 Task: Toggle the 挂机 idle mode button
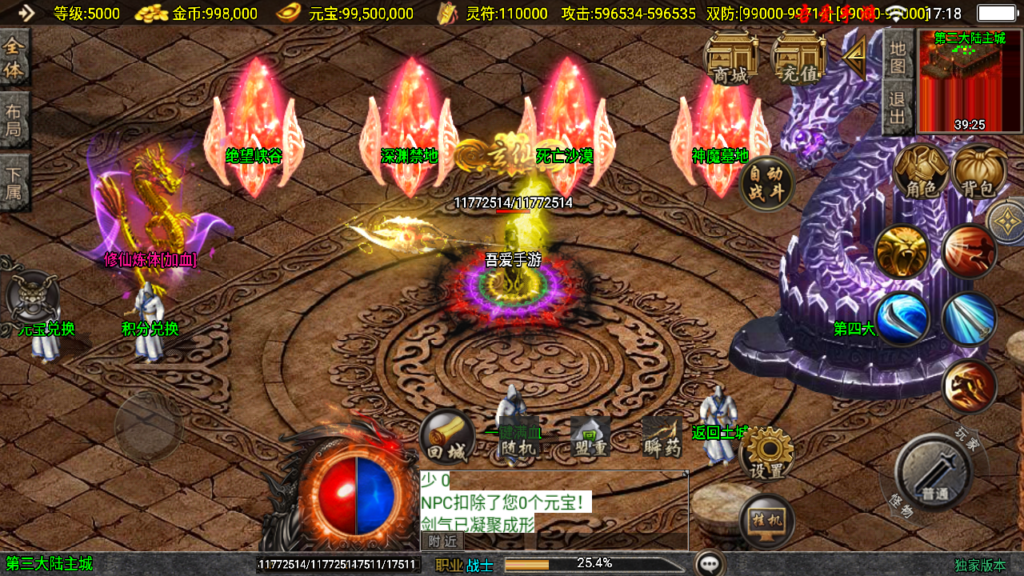coord(766,520)
